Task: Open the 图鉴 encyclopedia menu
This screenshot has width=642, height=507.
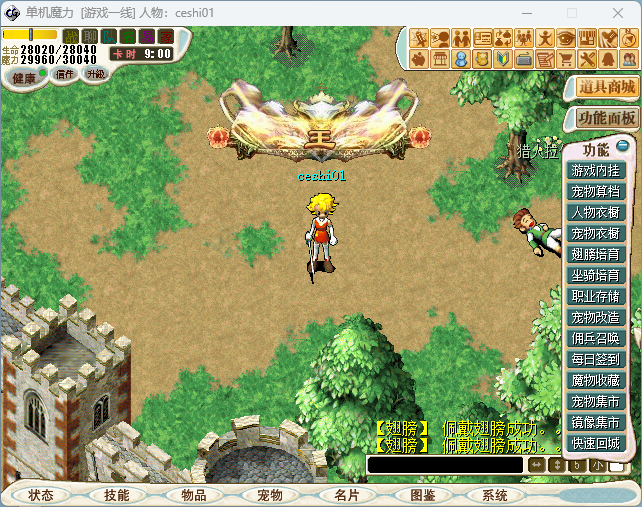Action: tap(422, 495)
